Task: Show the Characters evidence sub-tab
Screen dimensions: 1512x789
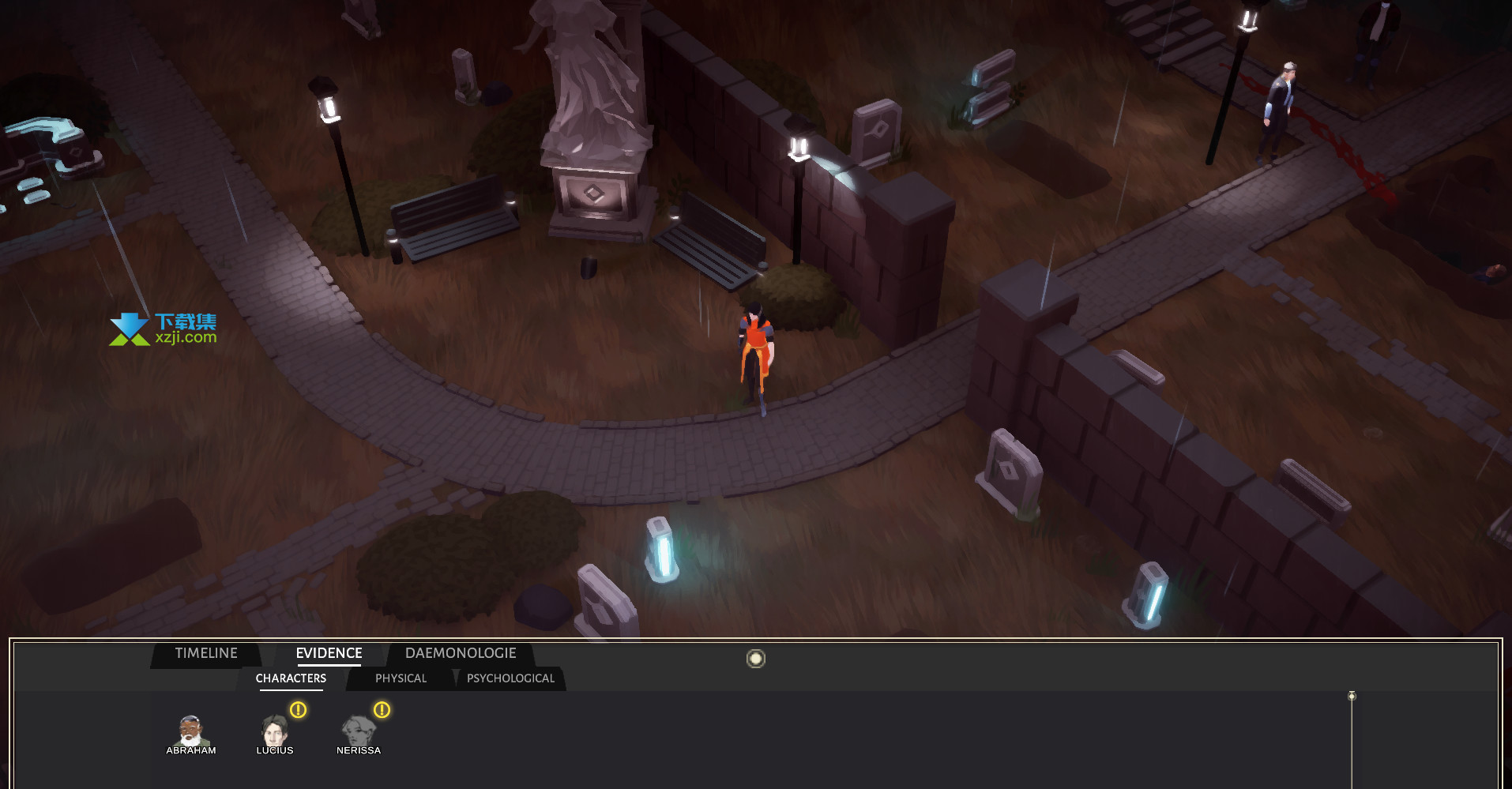Action: pos(291,678)
